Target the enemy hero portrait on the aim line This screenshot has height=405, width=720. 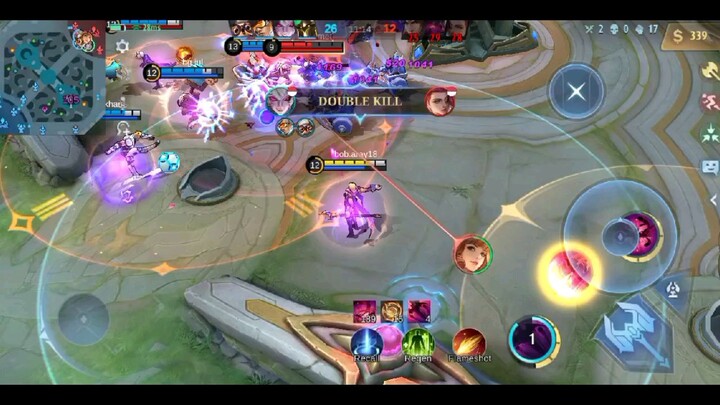[x=471, y=254]
